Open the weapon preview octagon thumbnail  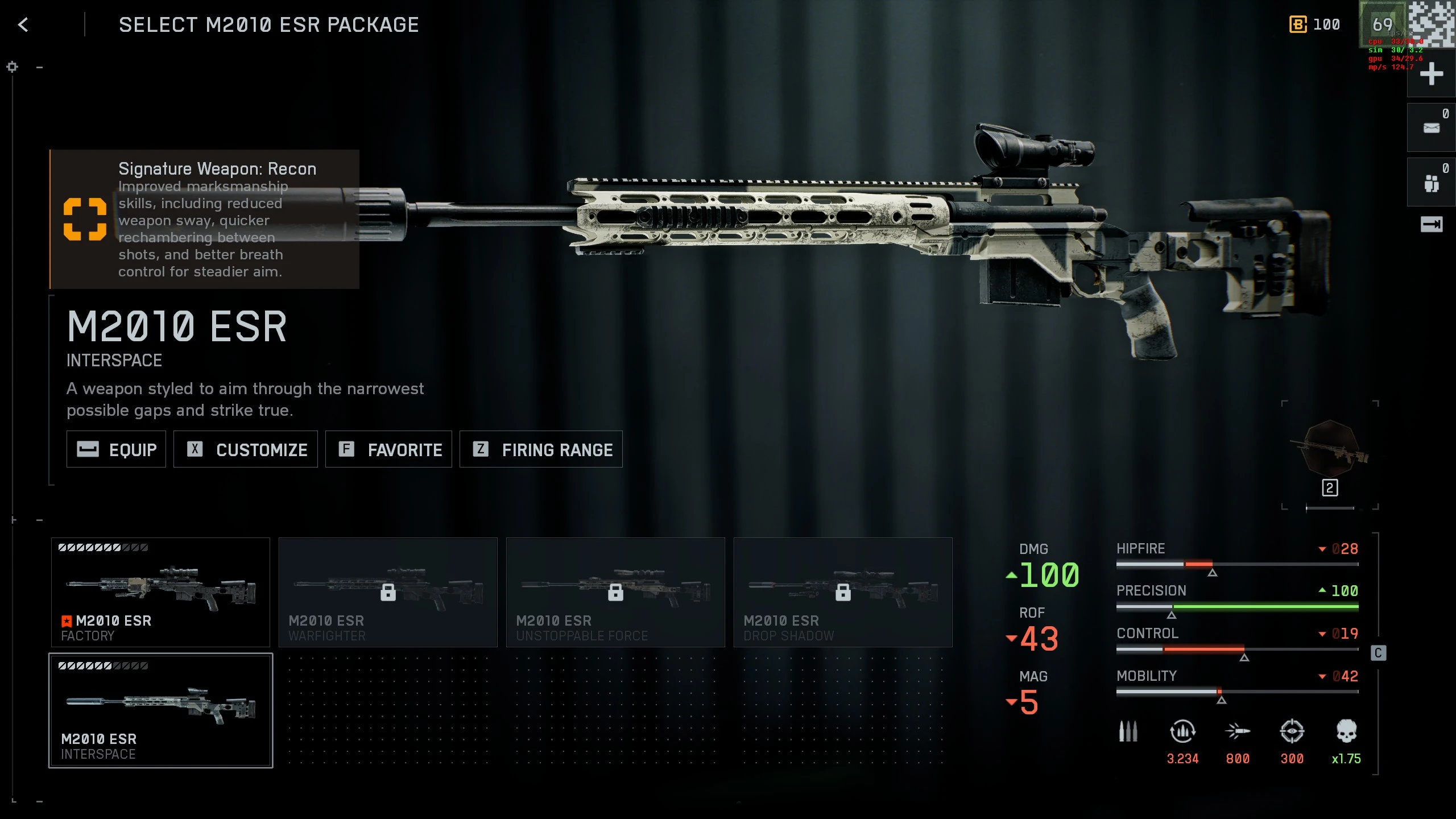[1331, 448]
